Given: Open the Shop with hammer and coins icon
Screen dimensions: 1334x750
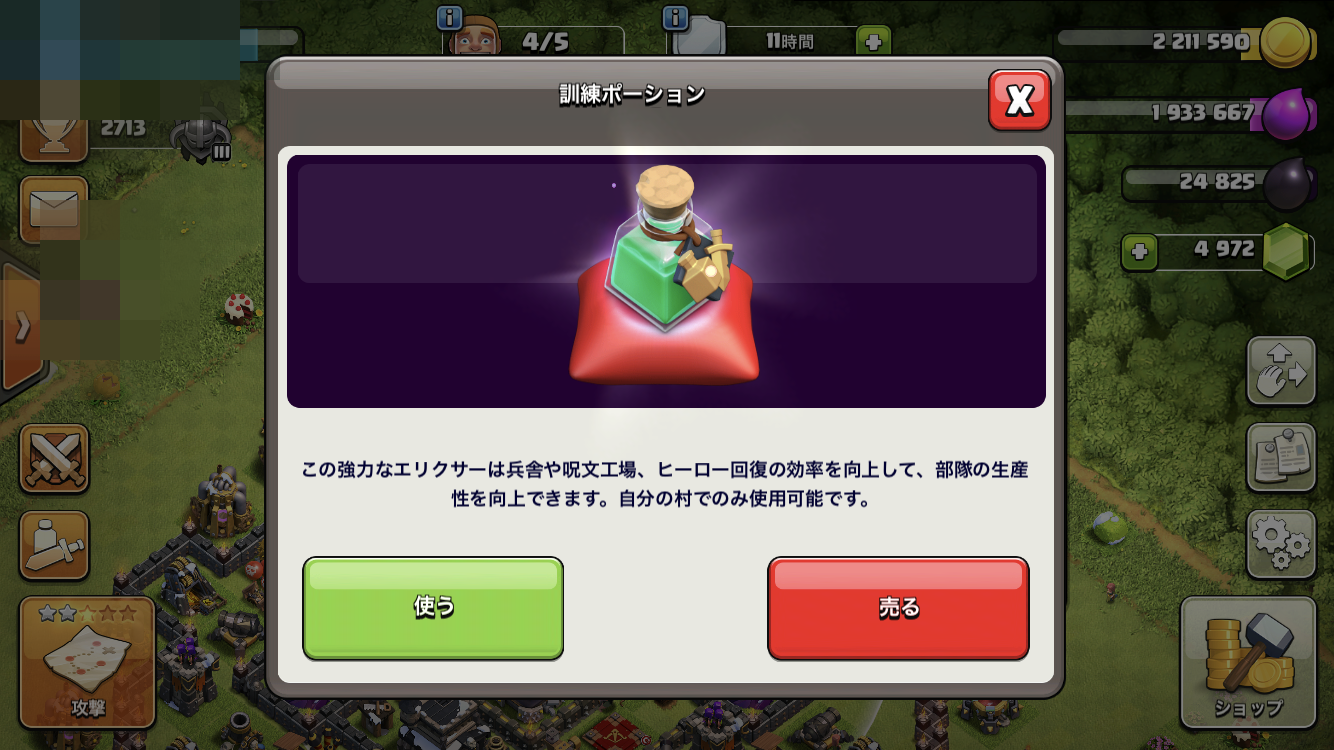Looking at the screenshot, I should pos(1248,665).
